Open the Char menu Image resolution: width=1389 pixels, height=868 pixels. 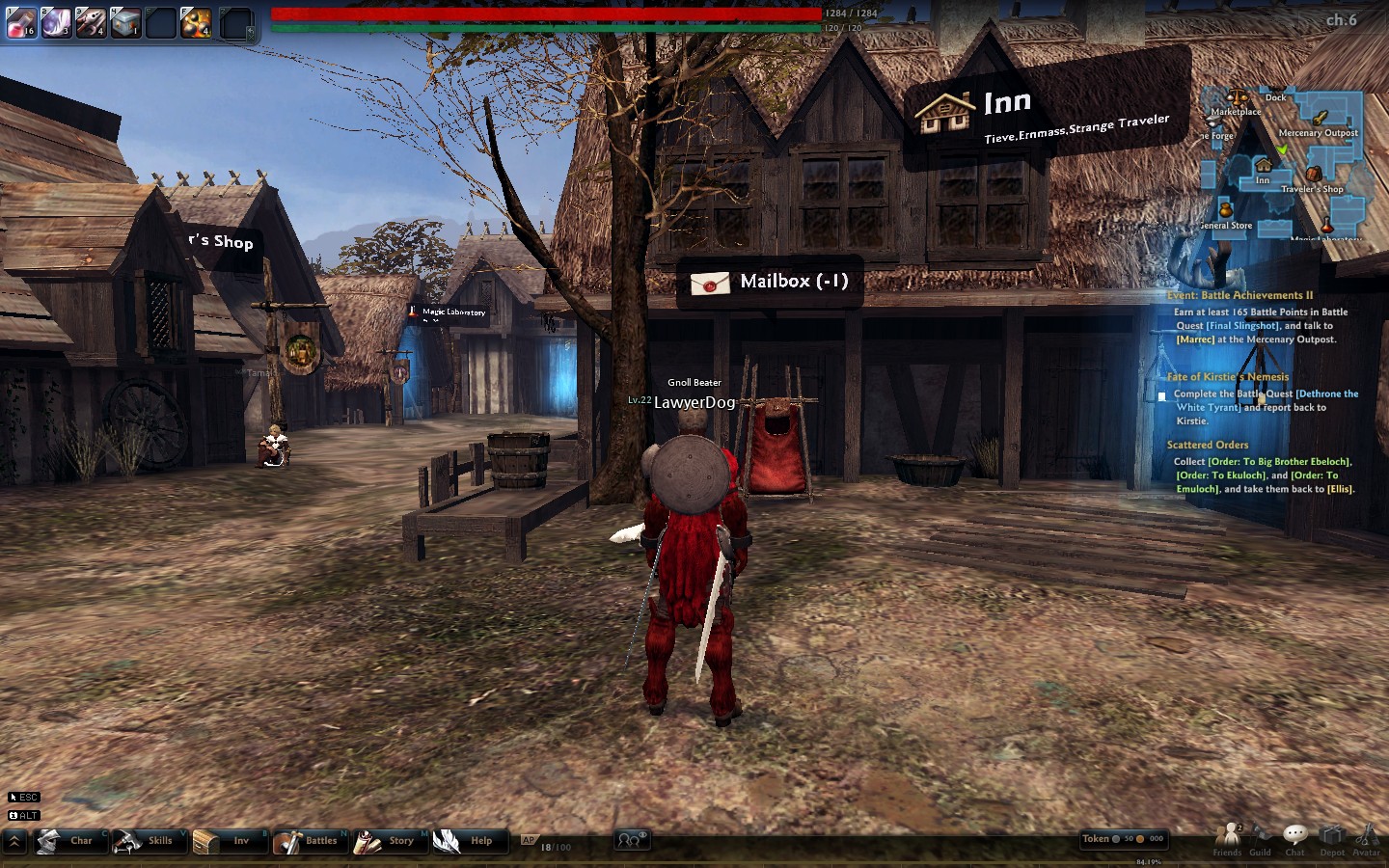(67, 841)
